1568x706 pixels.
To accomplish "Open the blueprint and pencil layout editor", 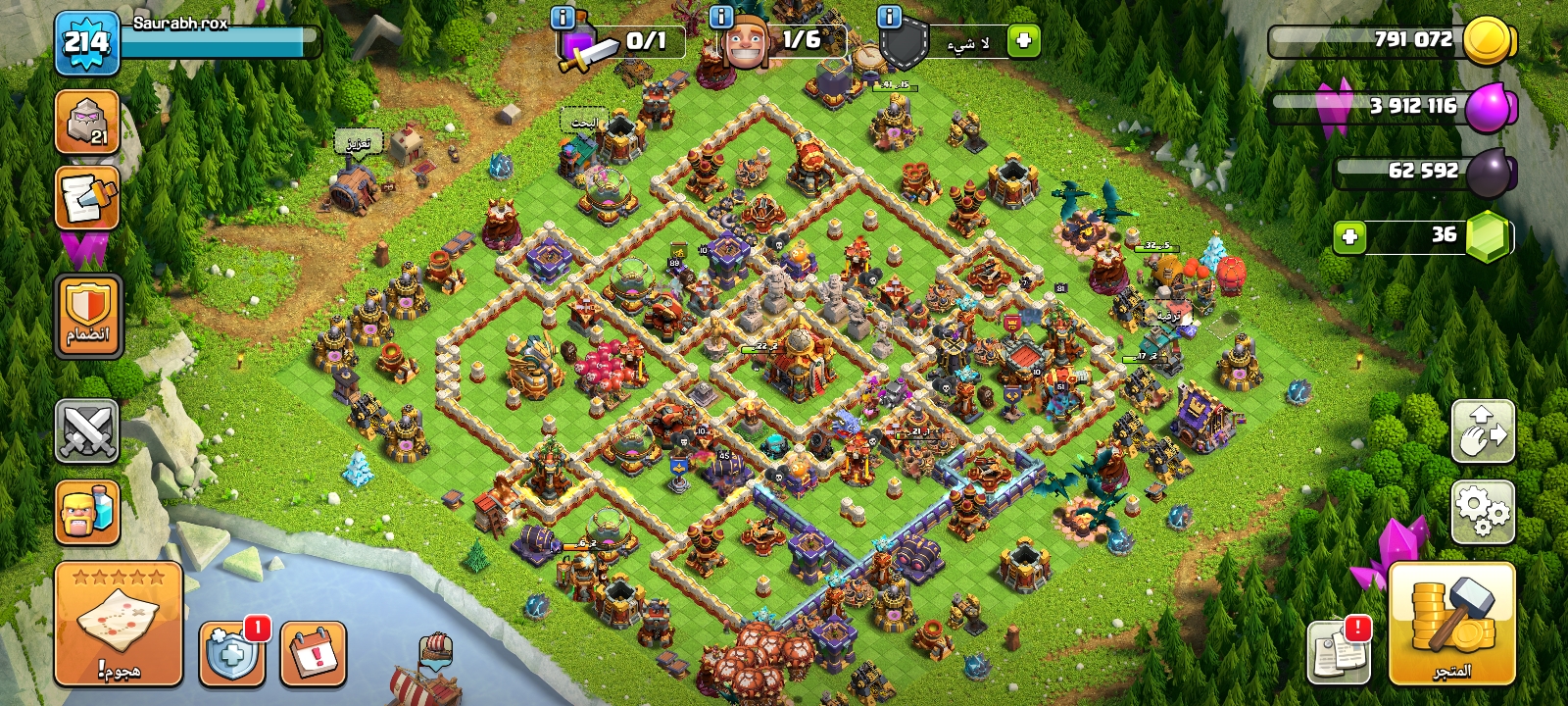I will tap(87, 197).
